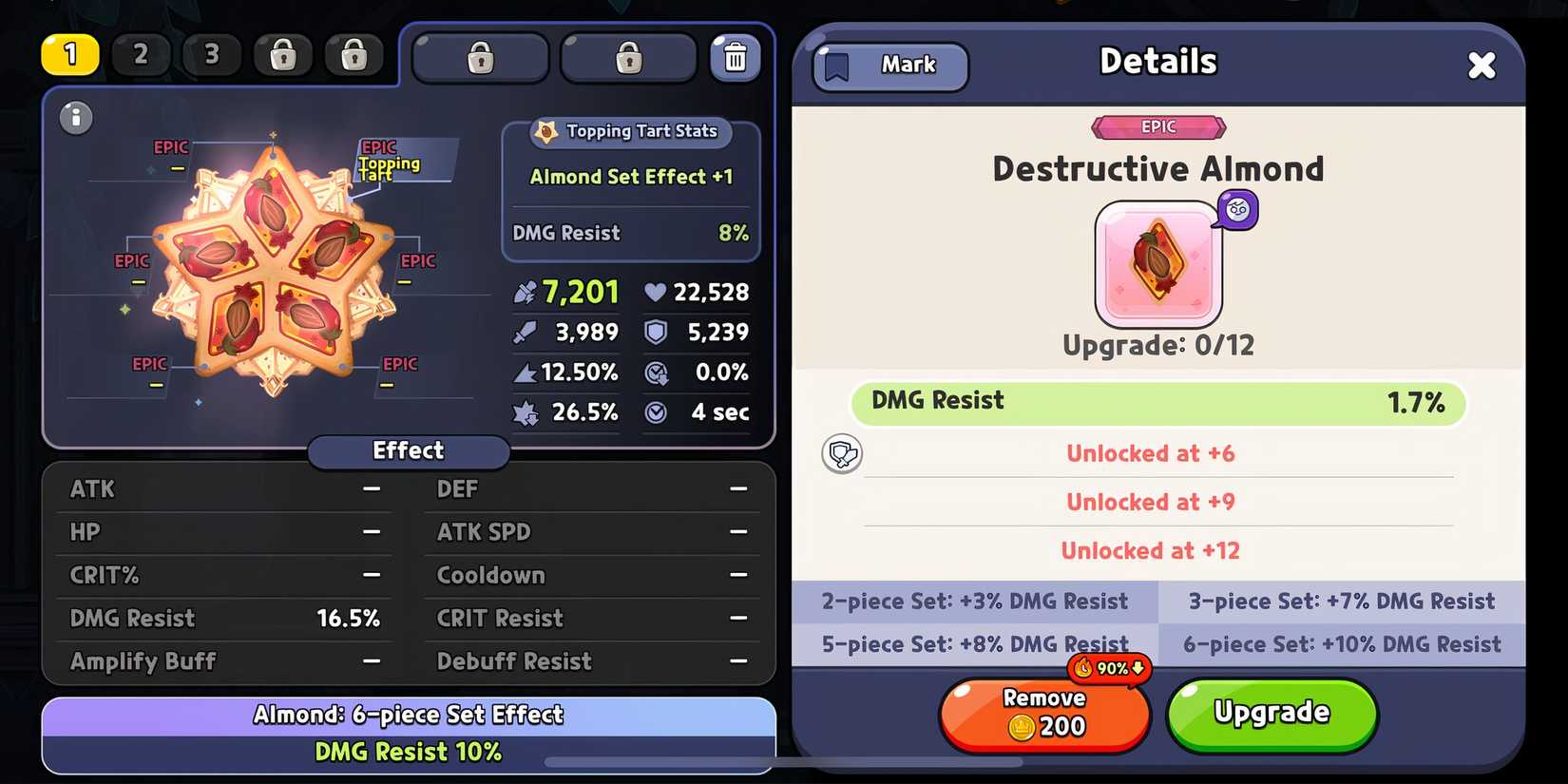Click the padlock on the fourth loadout slot

click(x=282, y=55)
